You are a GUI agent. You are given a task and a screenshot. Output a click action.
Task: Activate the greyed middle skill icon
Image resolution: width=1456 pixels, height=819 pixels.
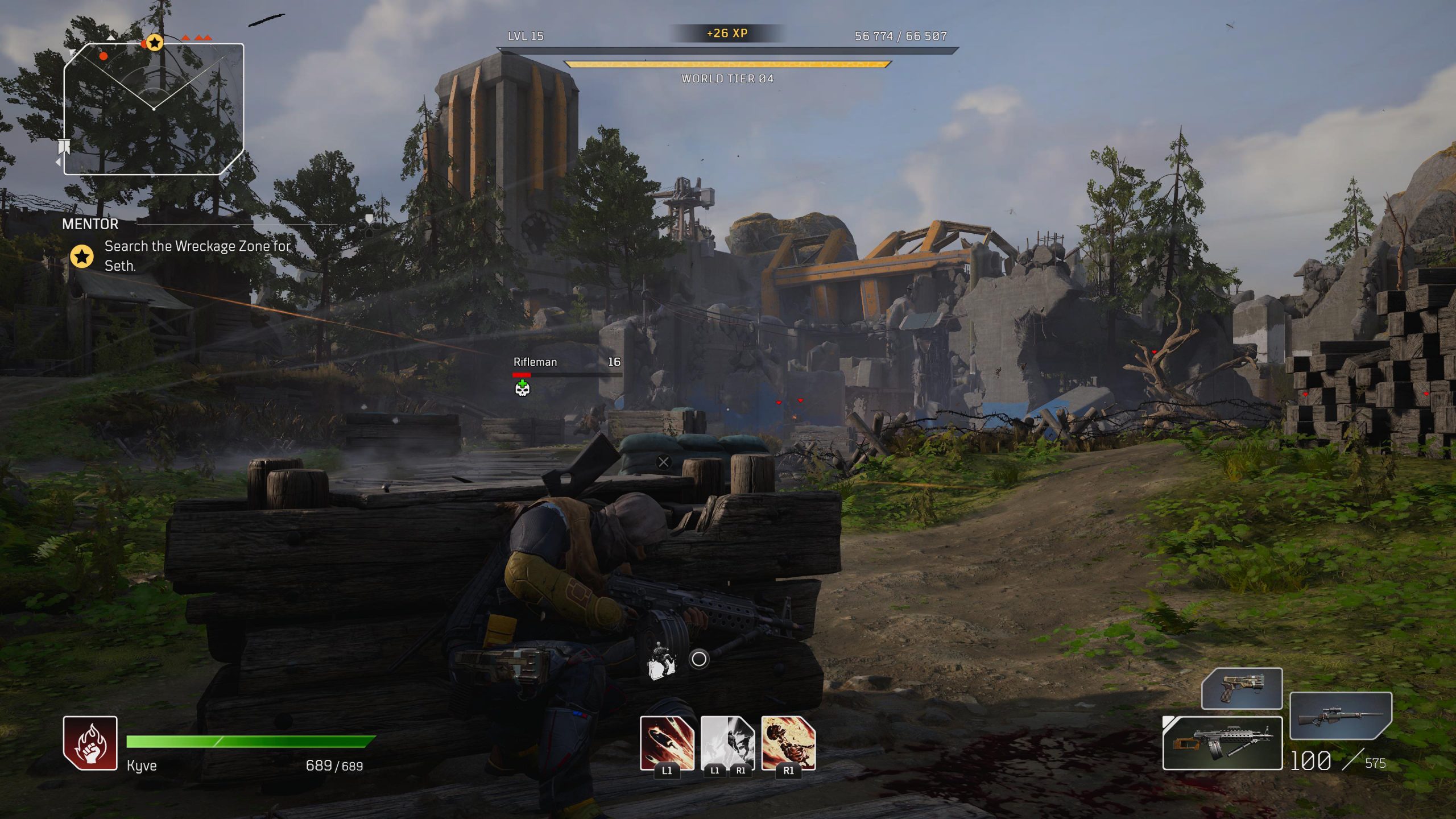tap(727, 743)
